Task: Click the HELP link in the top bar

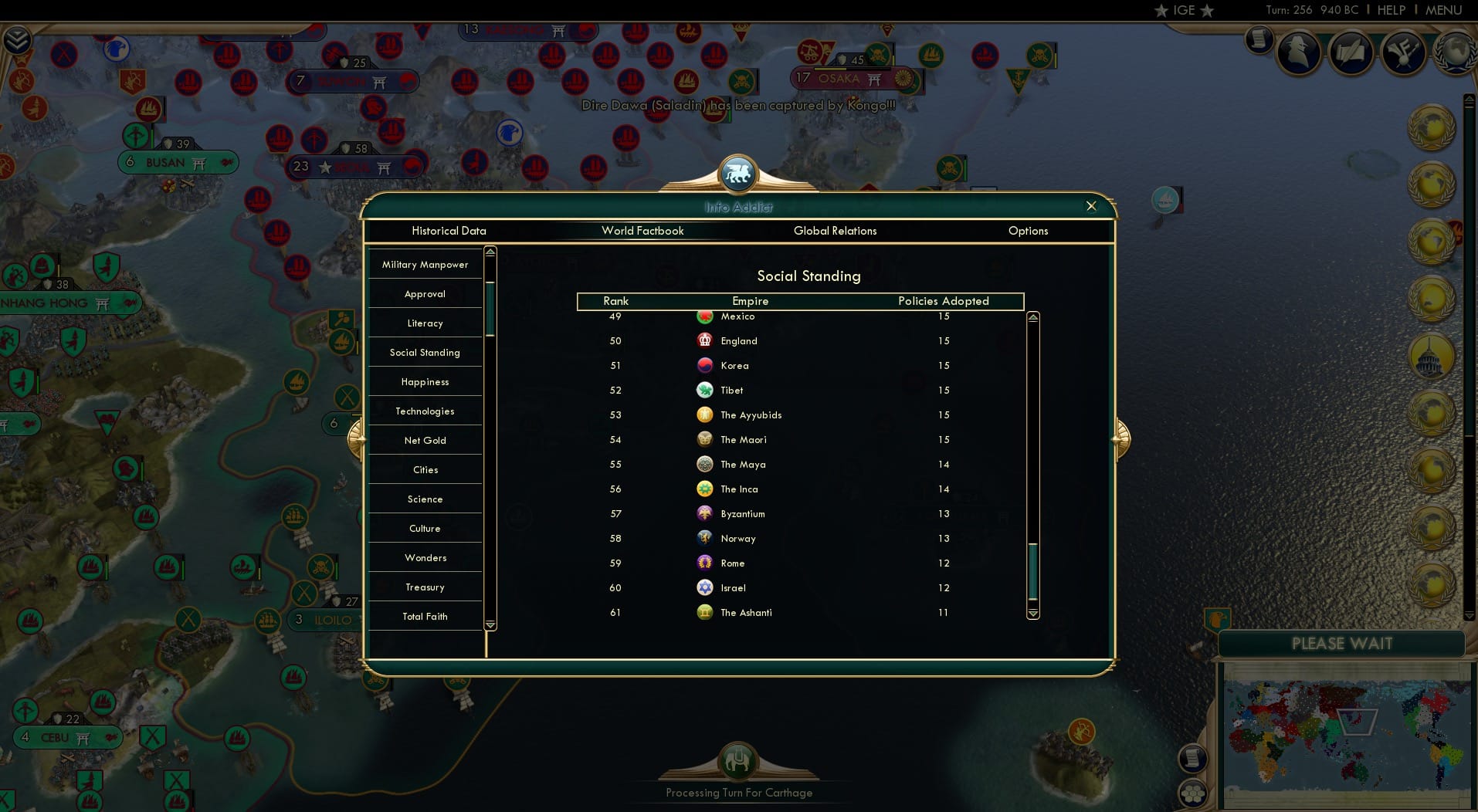Action: pos(1390,10)
